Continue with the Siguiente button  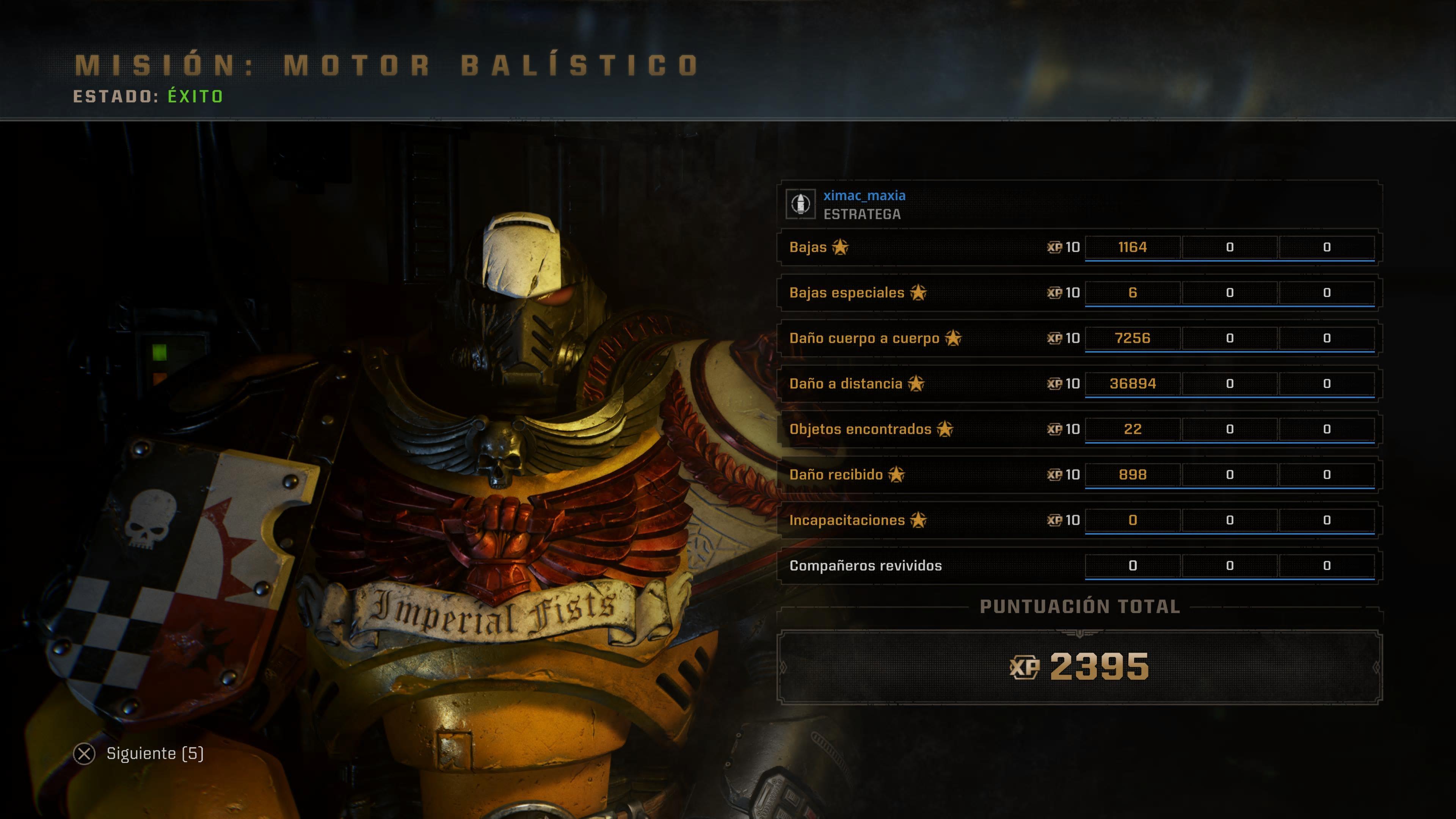coord(140,753)
